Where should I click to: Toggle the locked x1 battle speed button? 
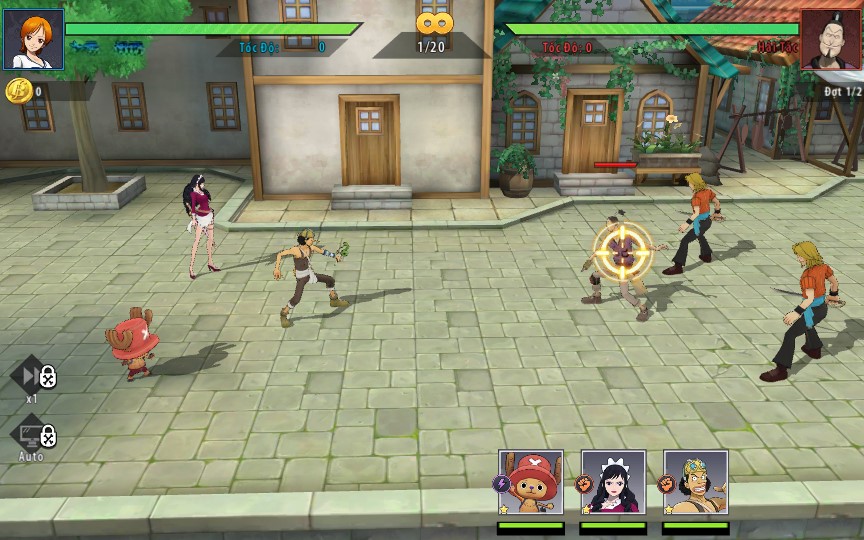tap(33, 376)
